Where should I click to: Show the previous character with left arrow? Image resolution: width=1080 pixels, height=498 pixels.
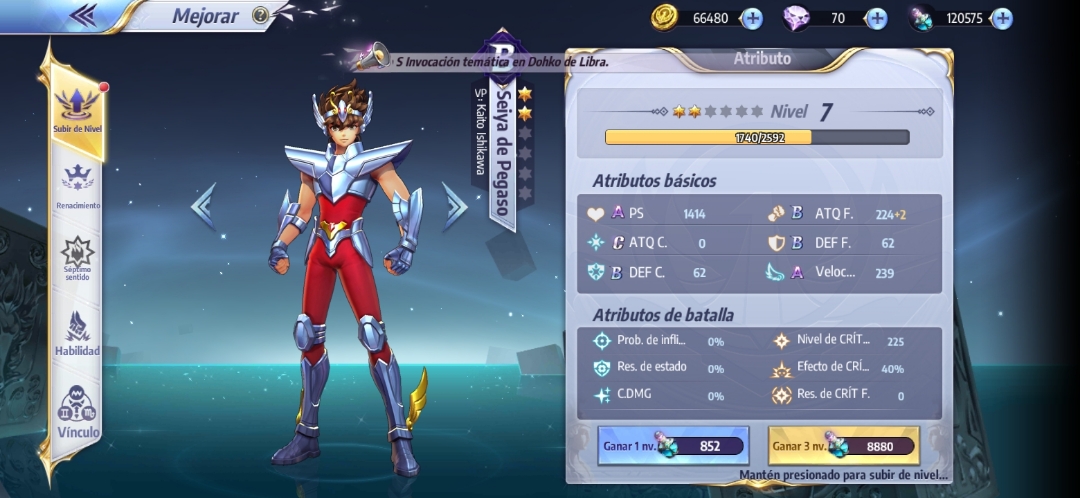coord(203,206)
